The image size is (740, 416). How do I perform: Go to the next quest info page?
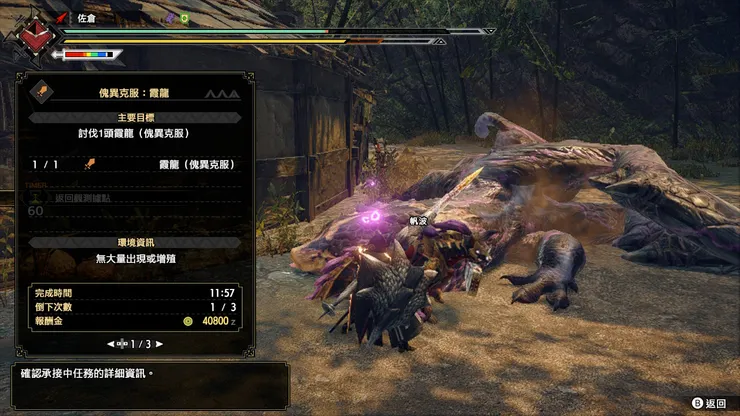(x=159, y=343)
